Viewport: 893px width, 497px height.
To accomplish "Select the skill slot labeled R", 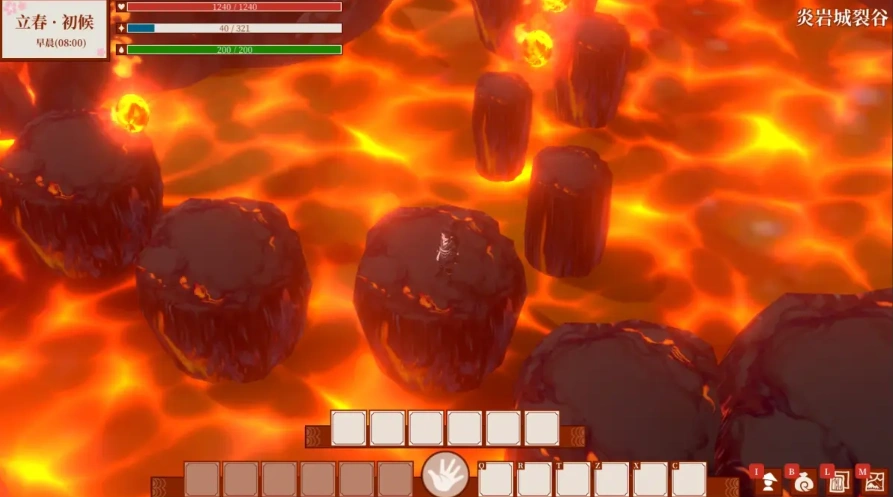I will (x=535, y=480).
